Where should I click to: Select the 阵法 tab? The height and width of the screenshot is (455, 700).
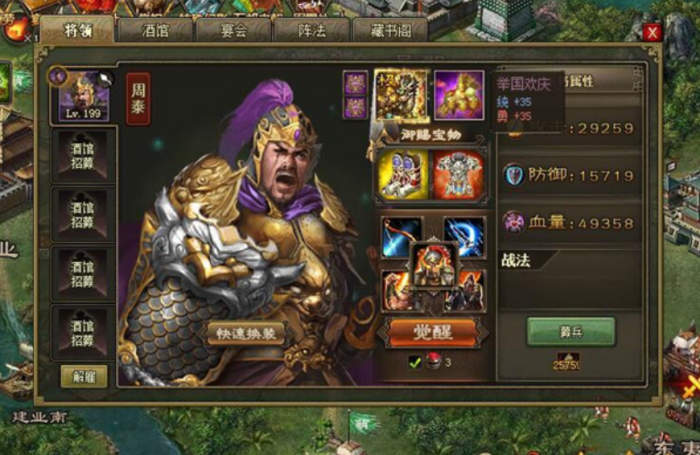[x=311, y=30]
